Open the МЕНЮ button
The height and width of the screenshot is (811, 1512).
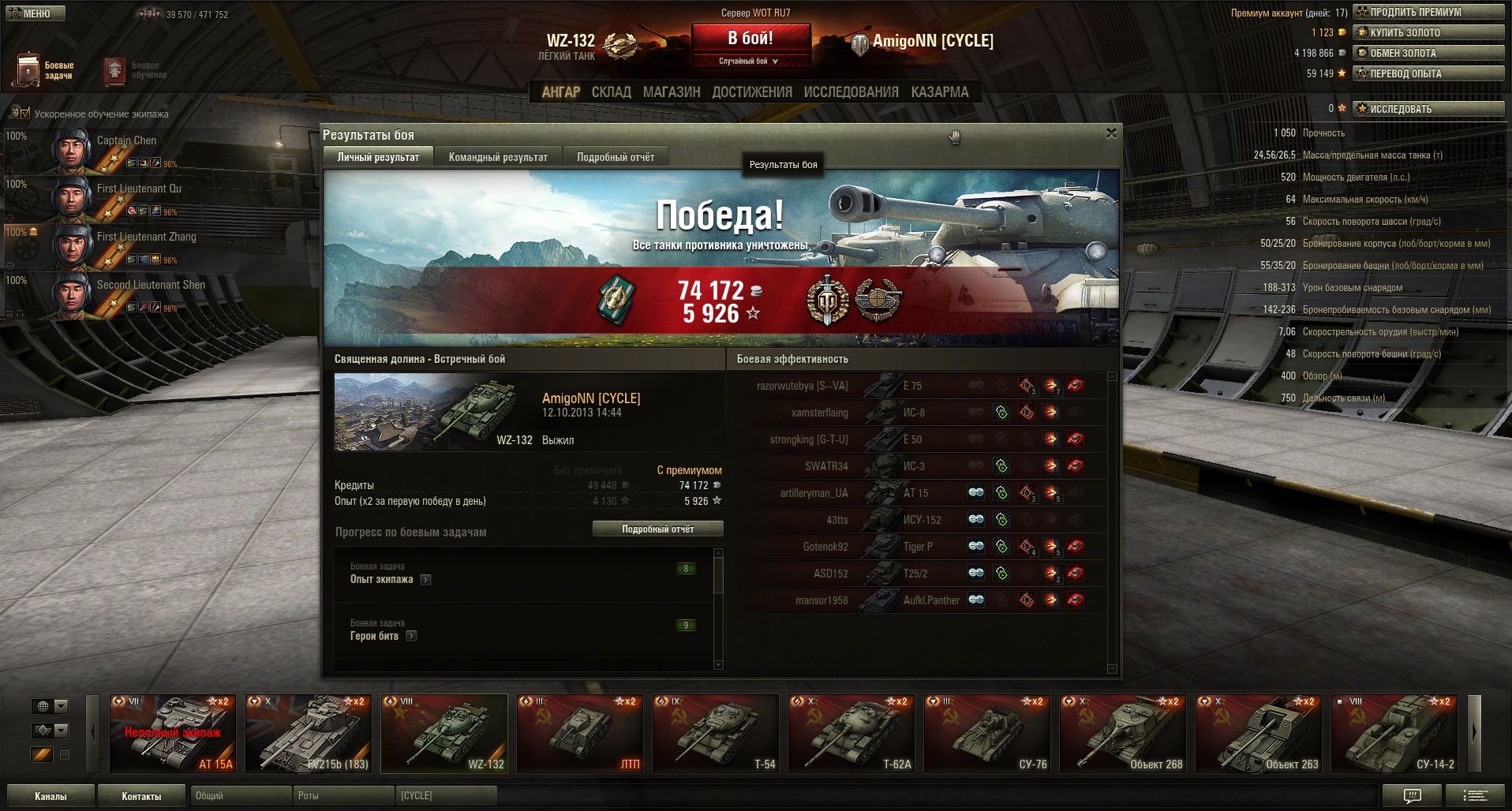(33, 13)
